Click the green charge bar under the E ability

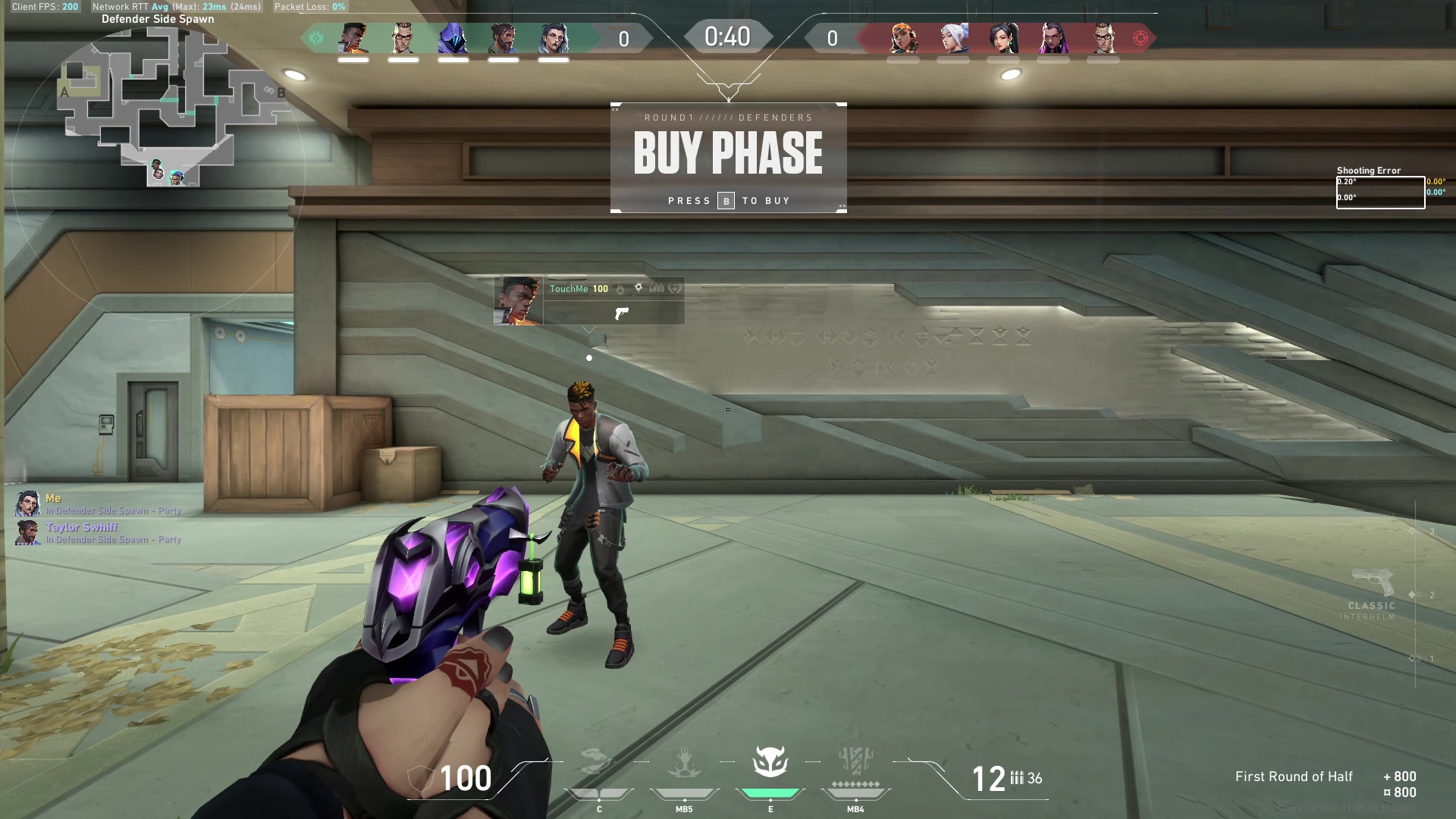click(770, 791)
